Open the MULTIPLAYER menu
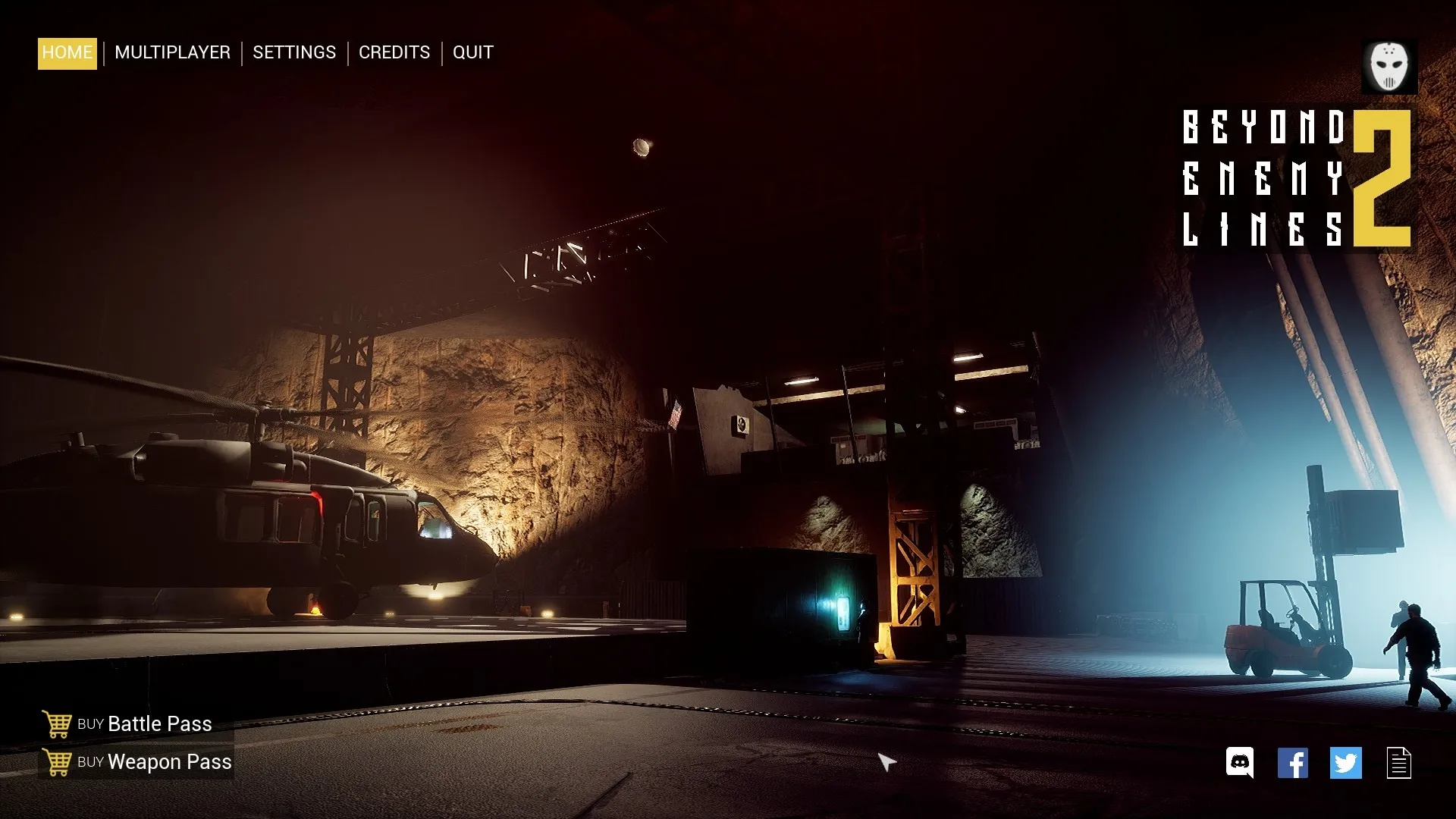This screenshot has height=819, width=1456. click(172, 53)
